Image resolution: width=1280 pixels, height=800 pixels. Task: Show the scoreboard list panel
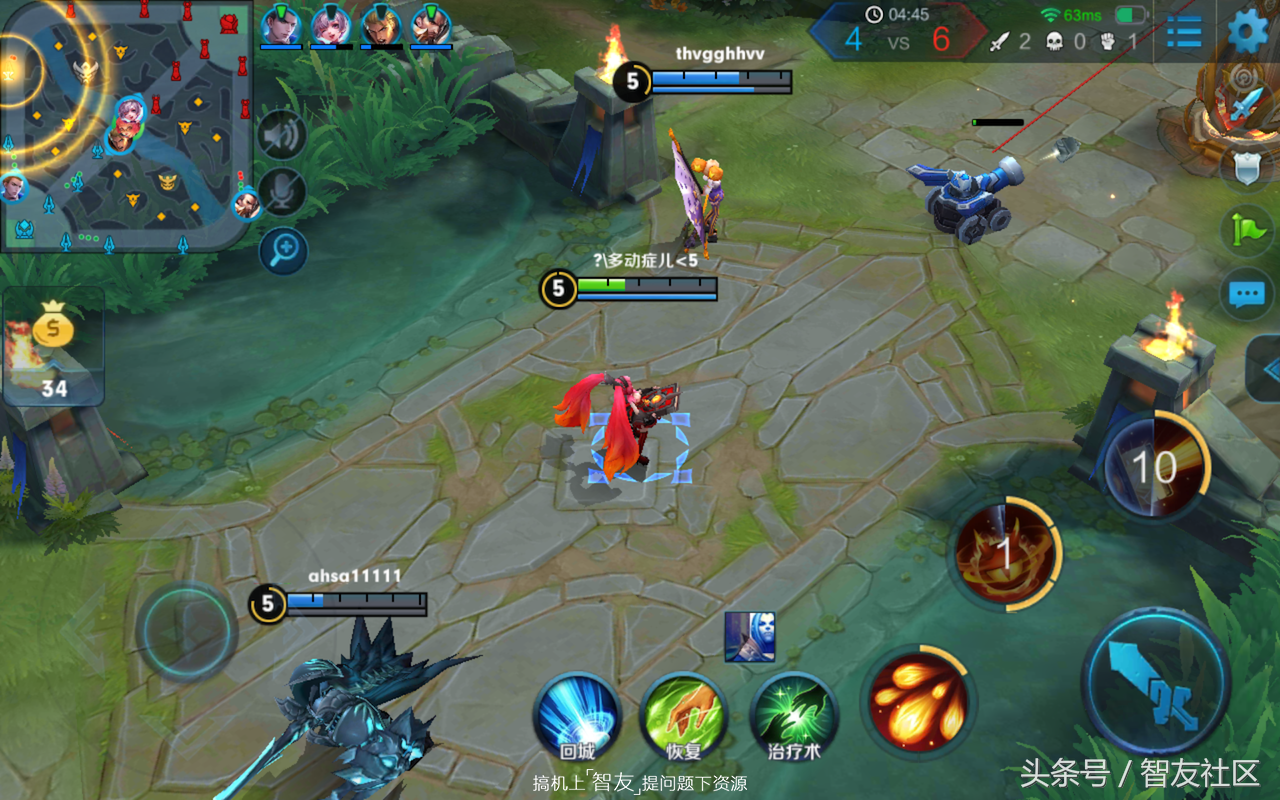(1184, 31)
